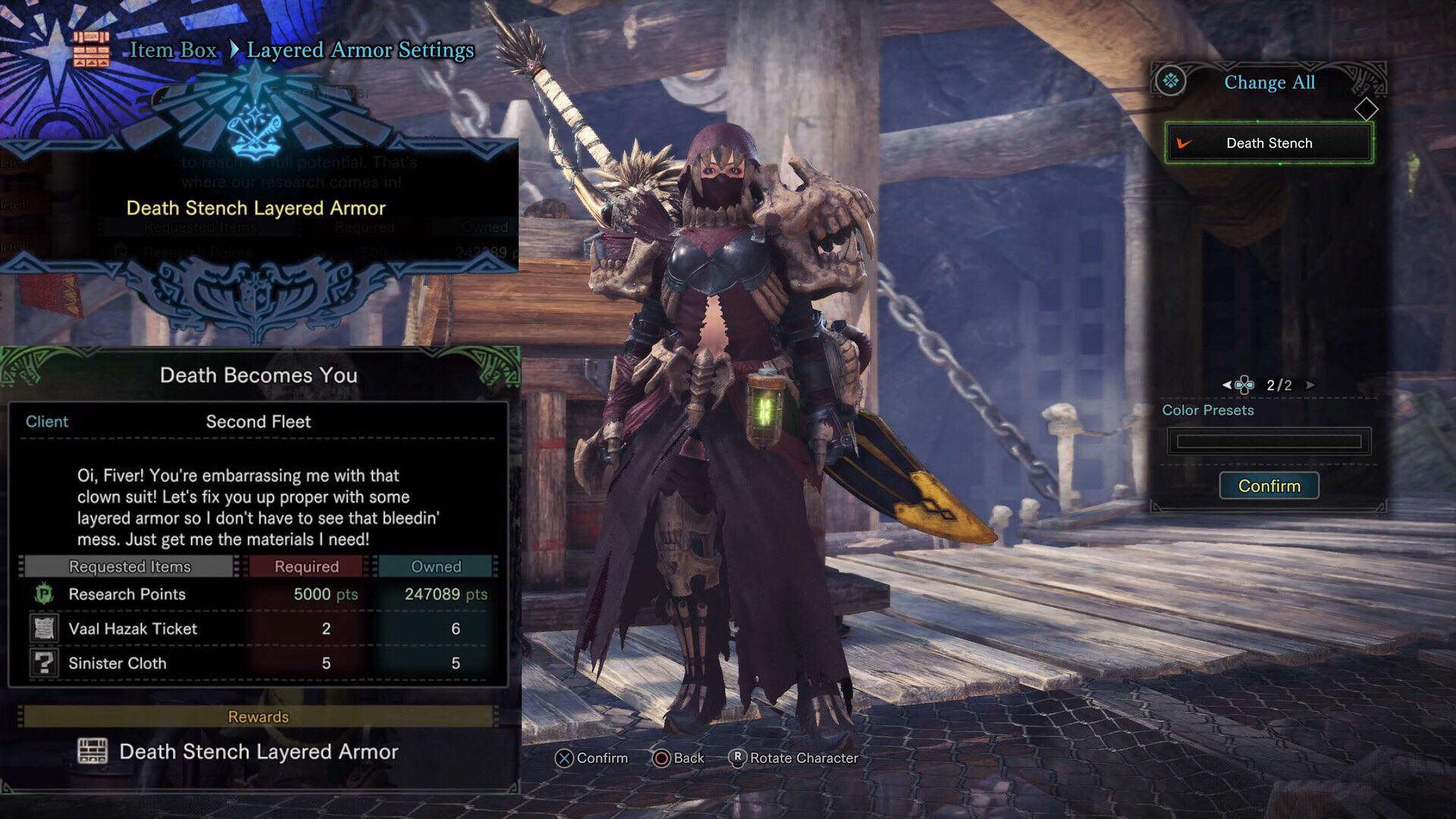
Task: Select the Vaal Hazak Ticket row
Action: click(x=258, y=629)
